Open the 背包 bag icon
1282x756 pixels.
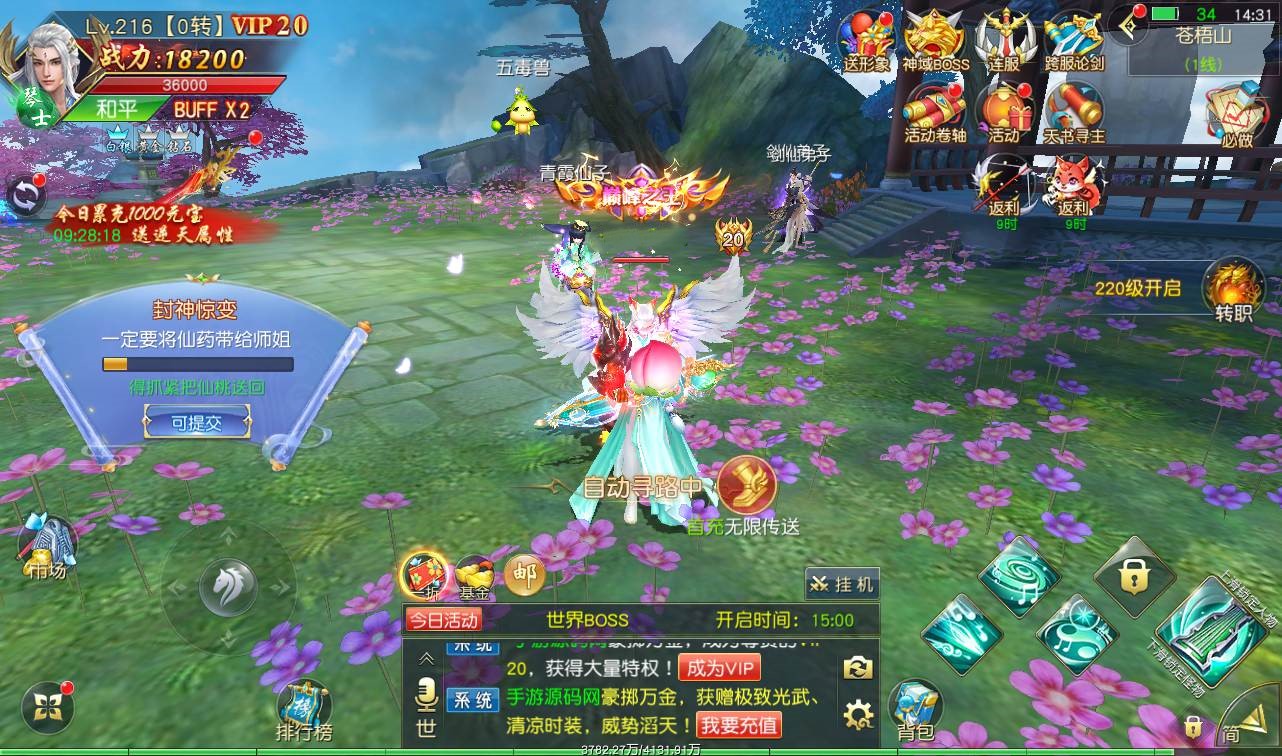(x=915, y=709)
